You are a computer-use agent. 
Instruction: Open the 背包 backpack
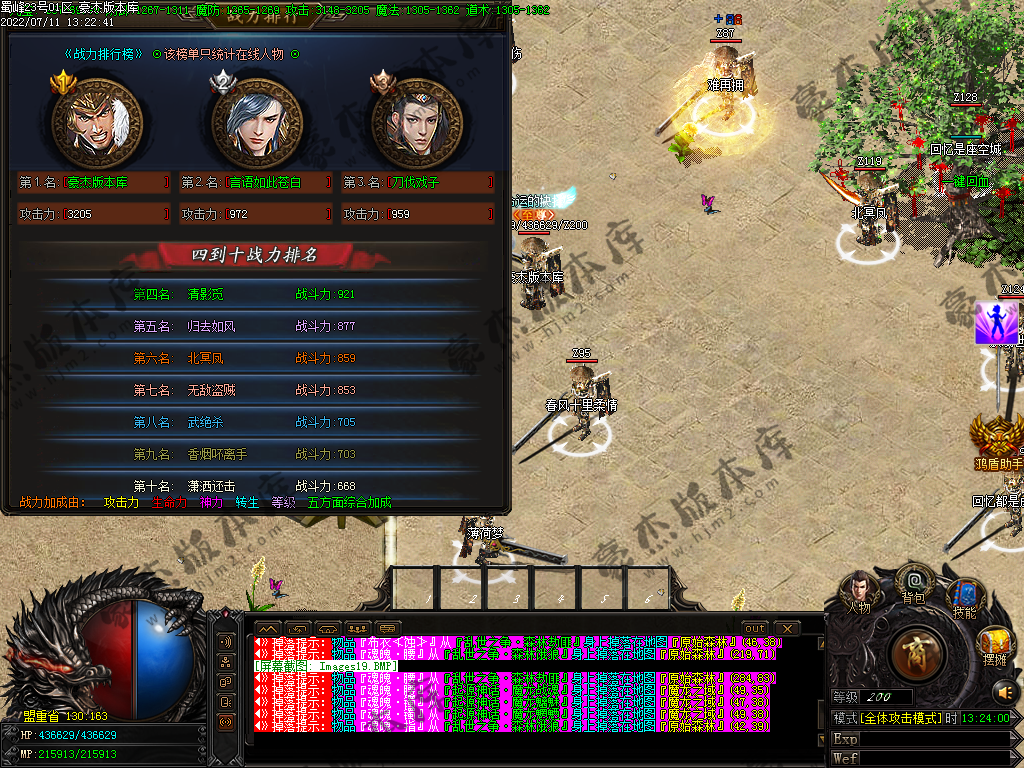pyautogui.click(x=913, y=580)
